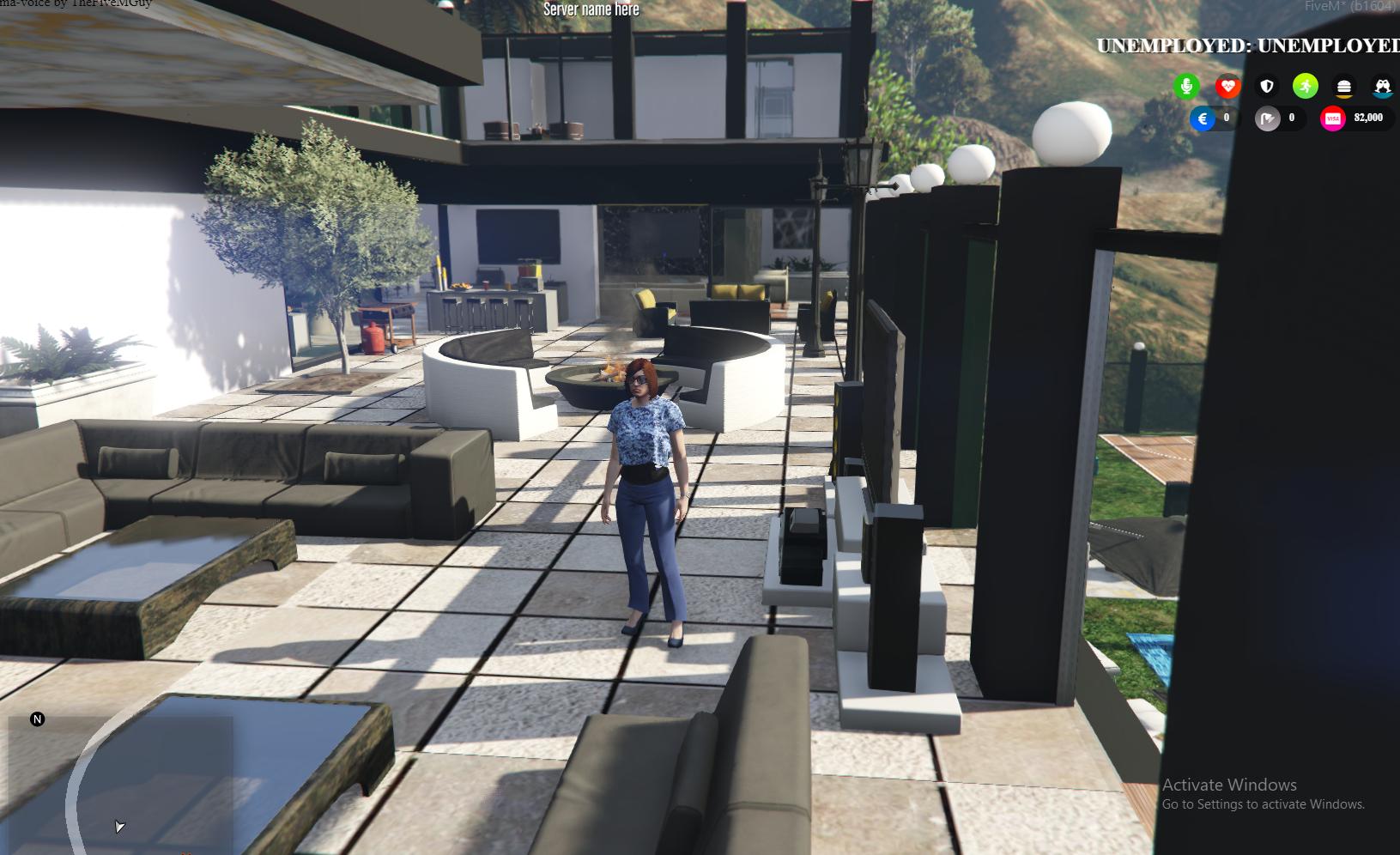Click the armor shield icon
Image resolution: width=1400 pixels, height=855 pixels.
(1266, 86)
